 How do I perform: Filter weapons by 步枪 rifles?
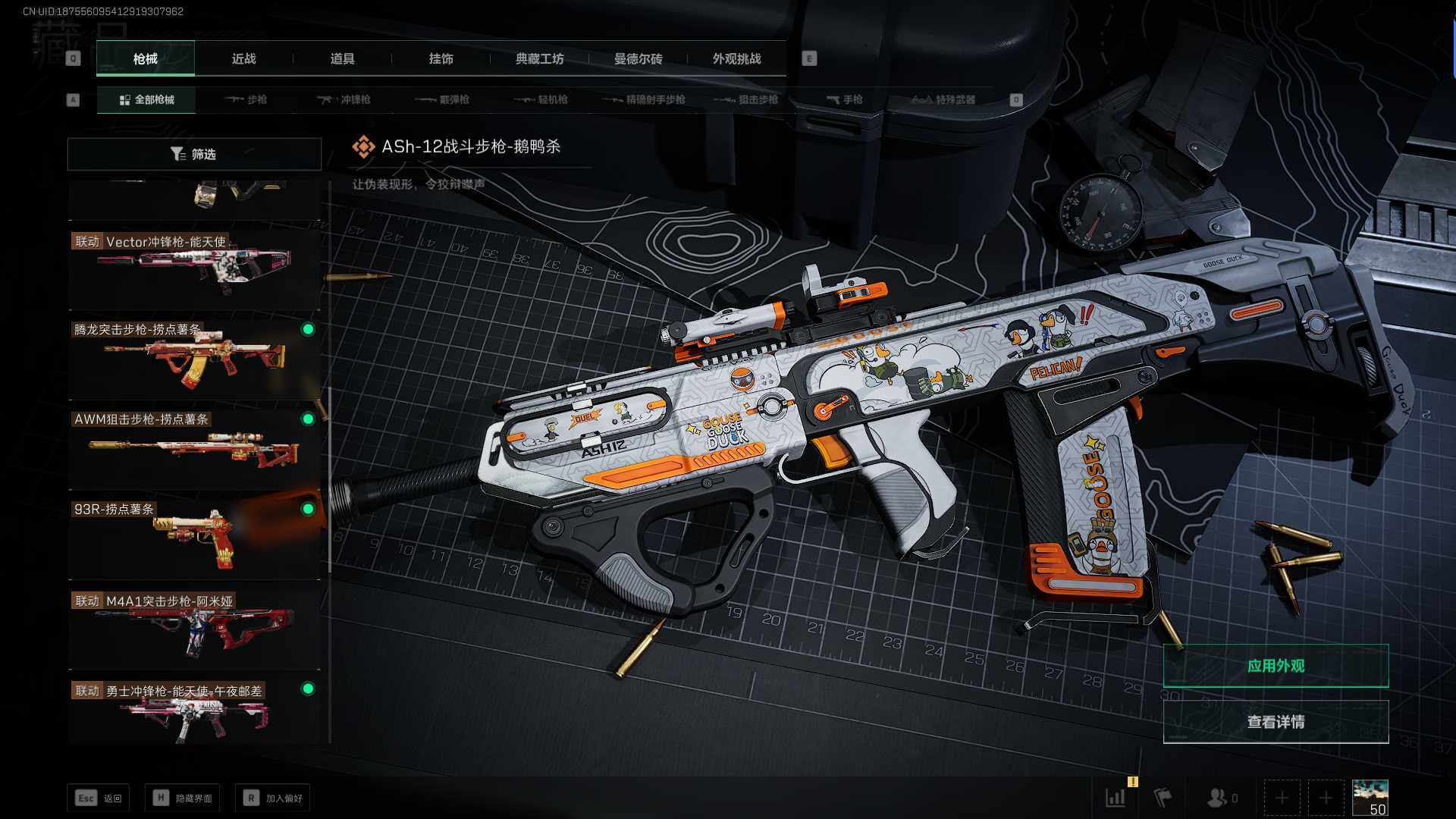coord(246,100)
